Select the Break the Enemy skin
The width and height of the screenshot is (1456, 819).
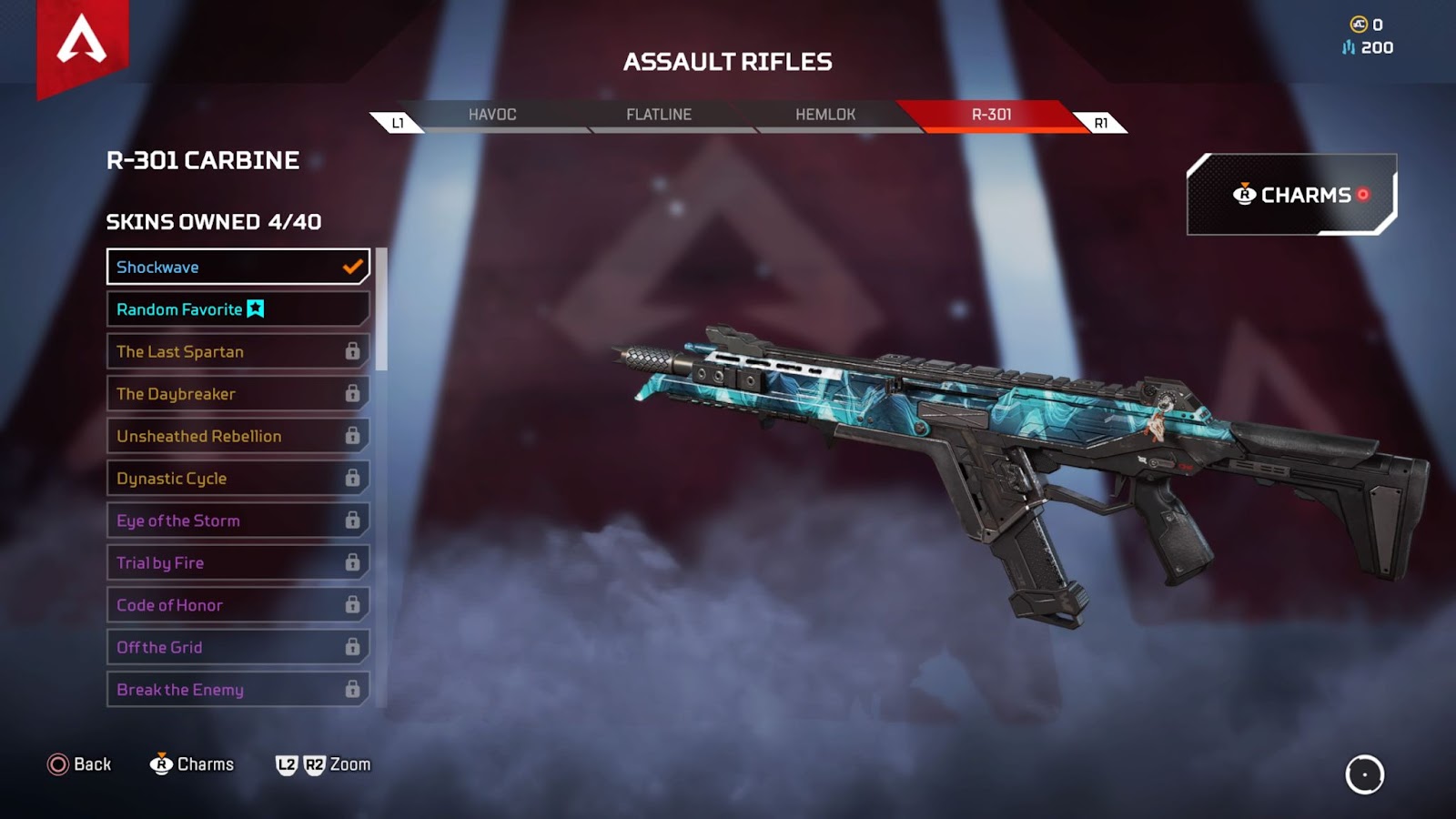click(238, 690)
